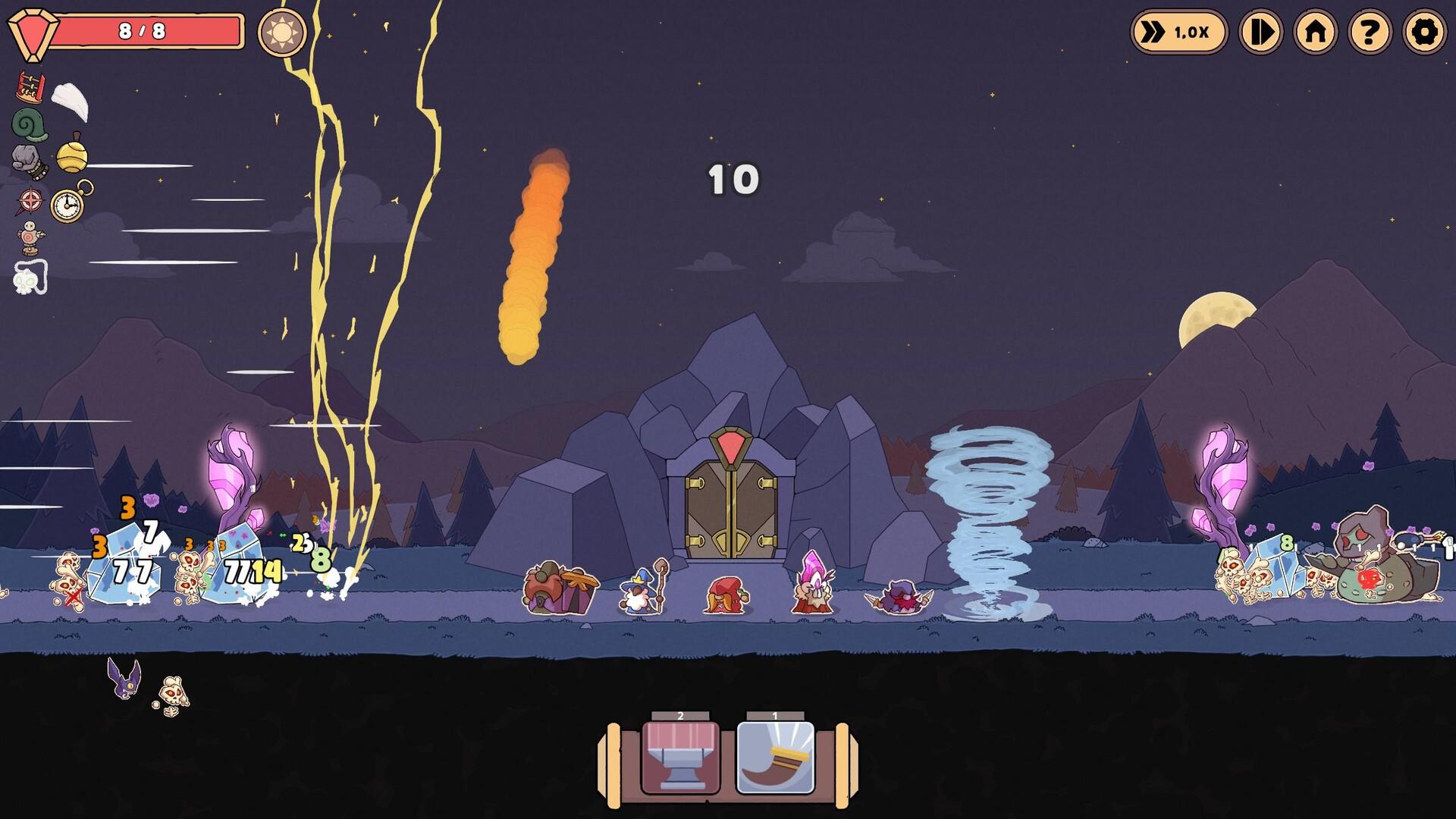1456x819 pixels.
Task: Click the skull necklace artifact
Action: (x=27, y=275)
